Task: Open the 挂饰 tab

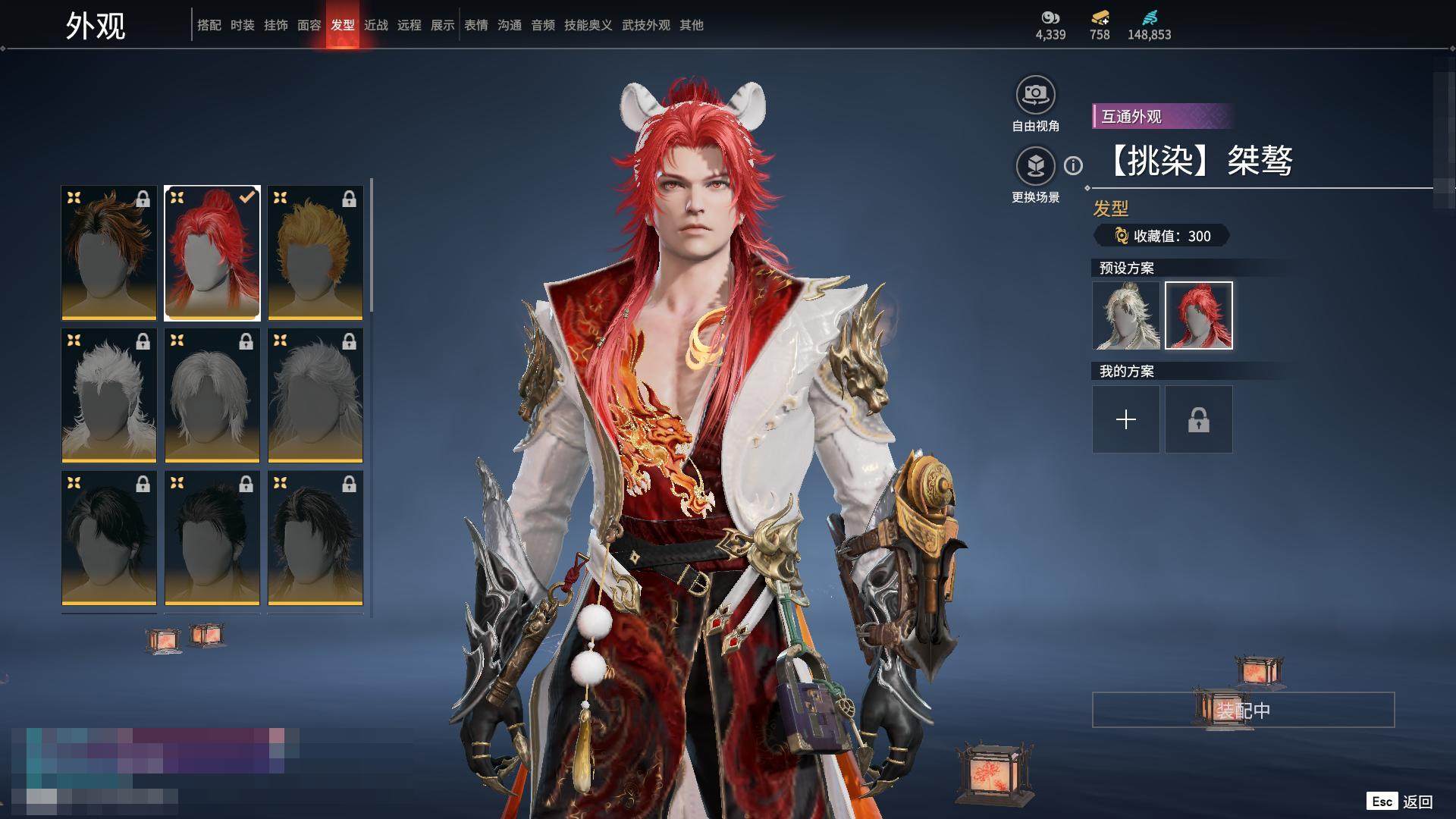Action: point(275,25)
